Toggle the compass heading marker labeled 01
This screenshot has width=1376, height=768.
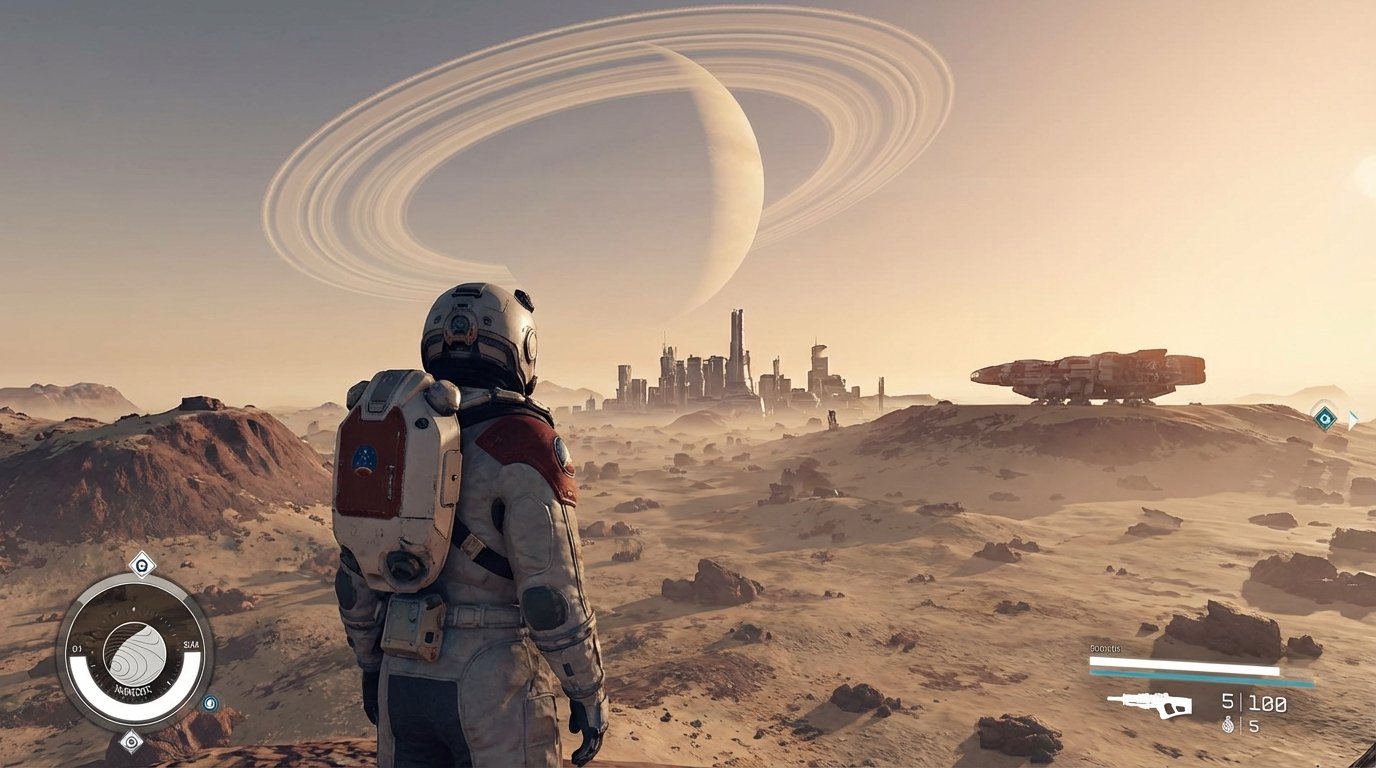tap(76, 647)
